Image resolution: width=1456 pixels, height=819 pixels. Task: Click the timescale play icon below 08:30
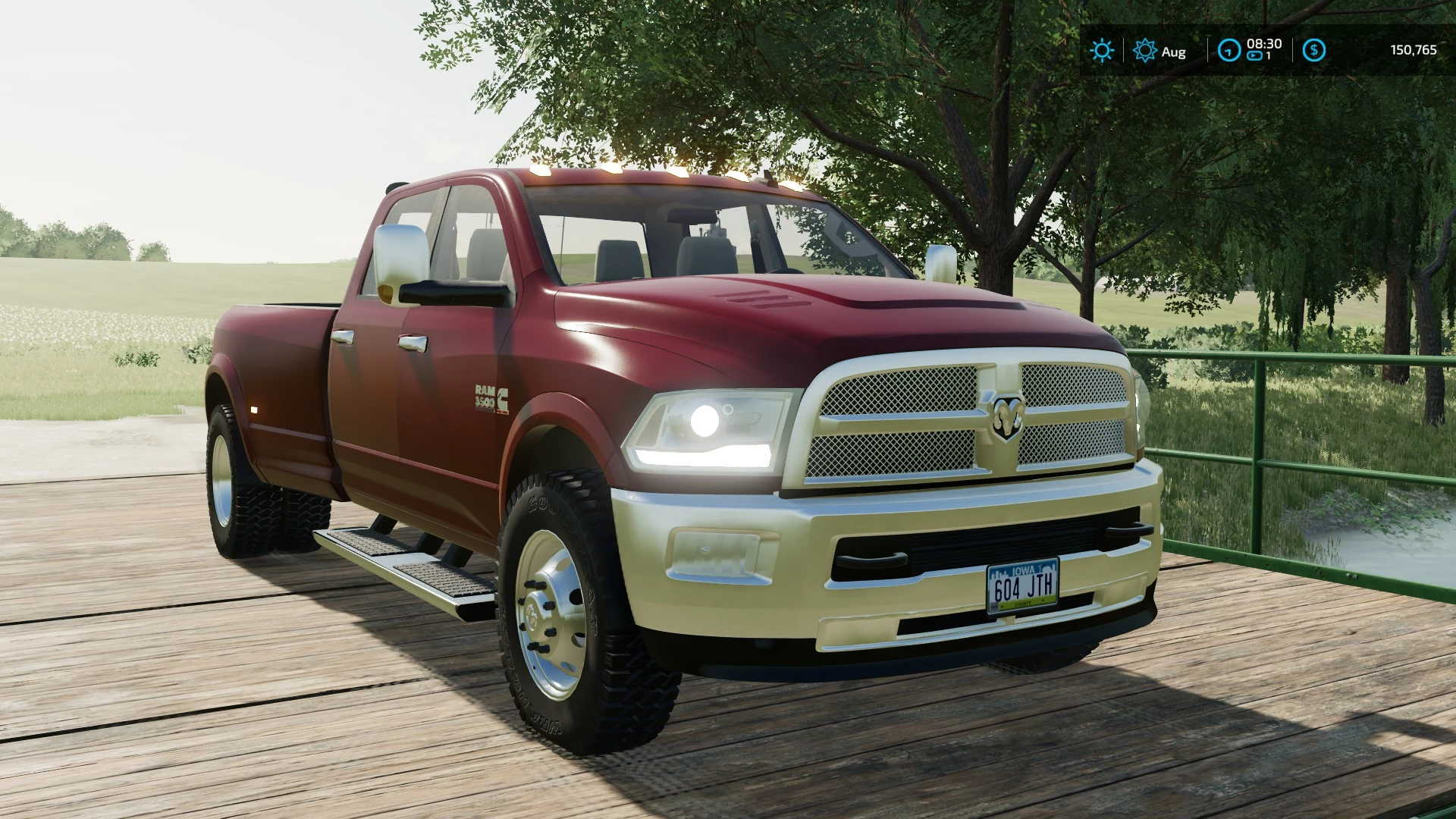click(x=1256, y=55)
